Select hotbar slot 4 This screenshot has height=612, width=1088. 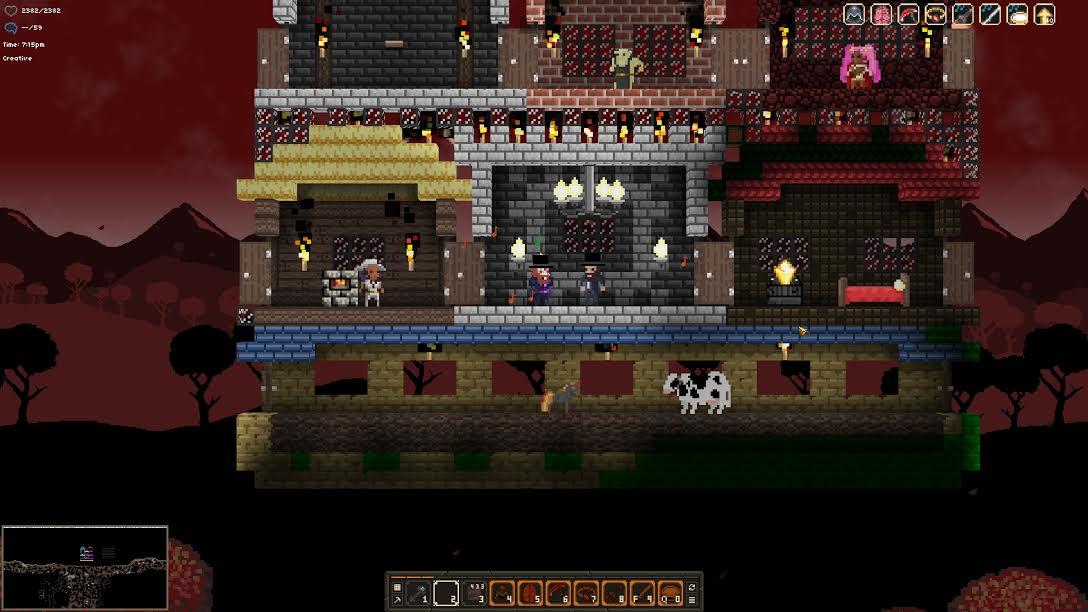(503, 591)
